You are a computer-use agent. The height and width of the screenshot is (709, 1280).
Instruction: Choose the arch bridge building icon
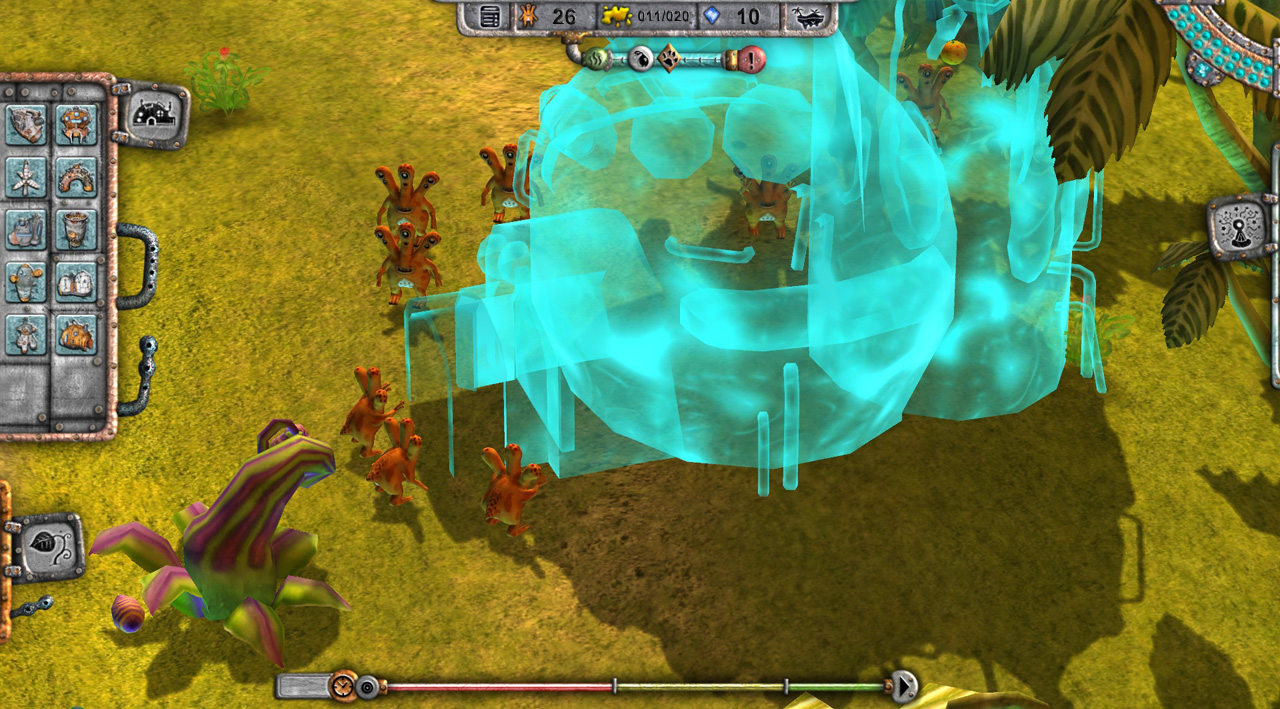point(76,178)
